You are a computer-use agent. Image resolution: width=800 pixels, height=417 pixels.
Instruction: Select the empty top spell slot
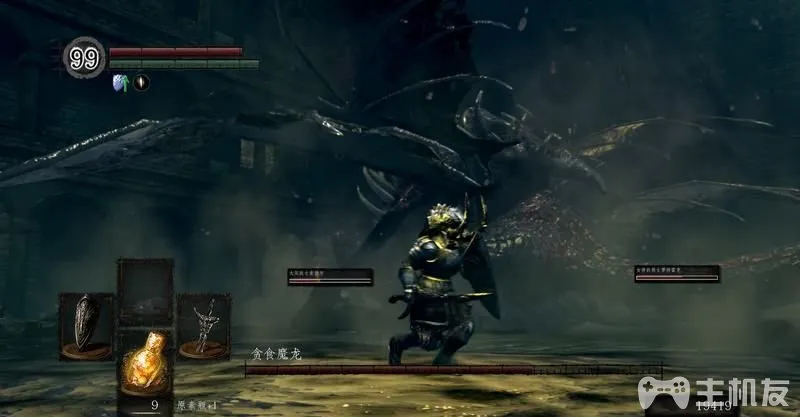pyautogui.click(x=145, y=290)
